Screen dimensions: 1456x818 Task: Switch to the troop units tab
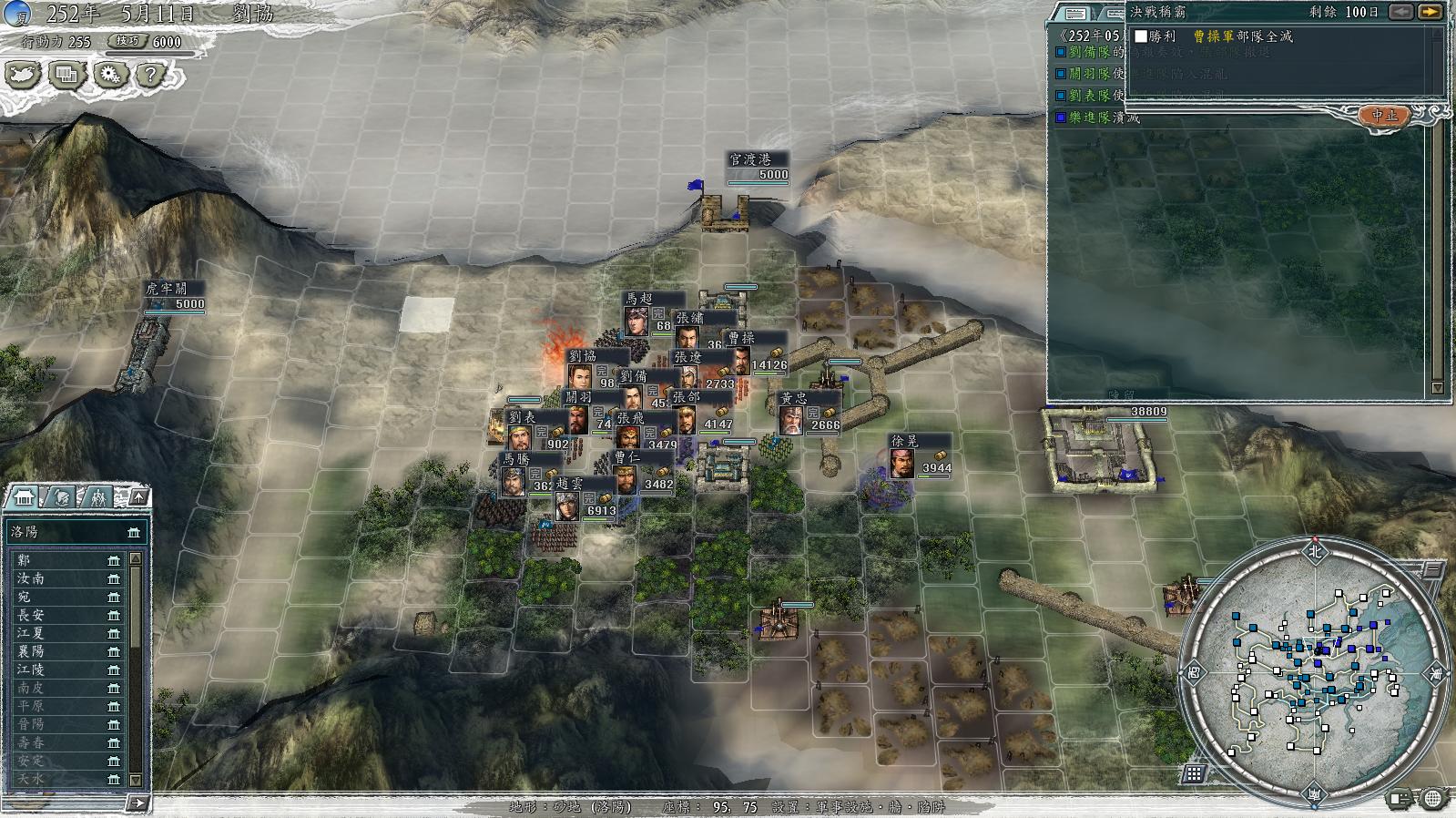click(x=97, y=497)
